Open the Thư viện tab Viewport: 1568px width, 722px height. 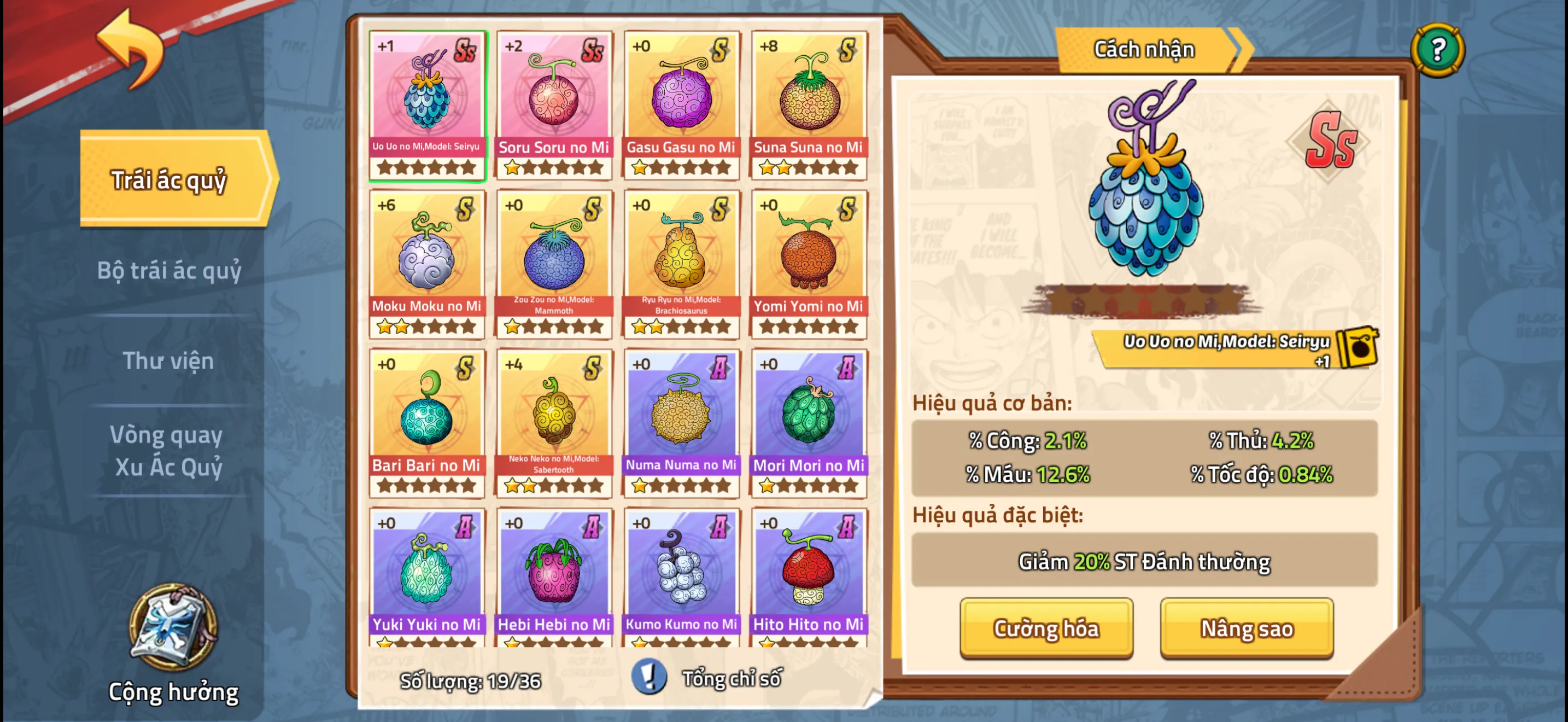click(x=168, y=360)
